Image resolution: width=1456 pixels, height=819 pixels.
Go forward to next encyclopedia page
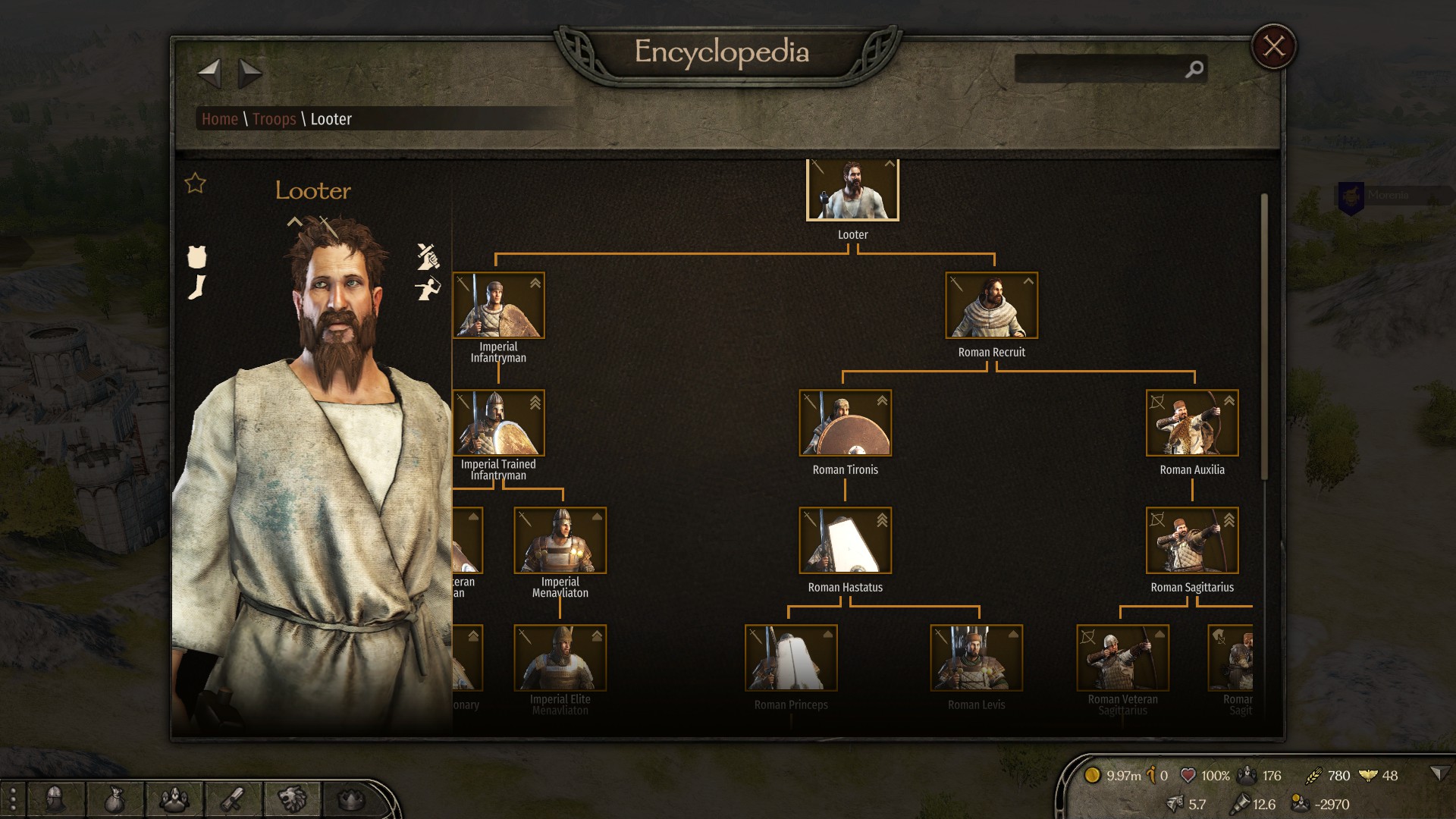pyautogui.click(x=249, y=74)
